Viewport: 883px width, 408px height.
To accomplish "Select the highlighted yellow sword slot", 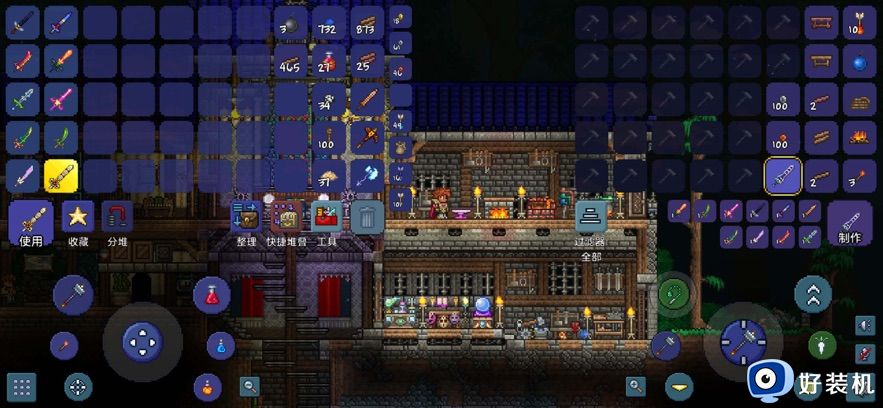I will [x=62, y=176].
